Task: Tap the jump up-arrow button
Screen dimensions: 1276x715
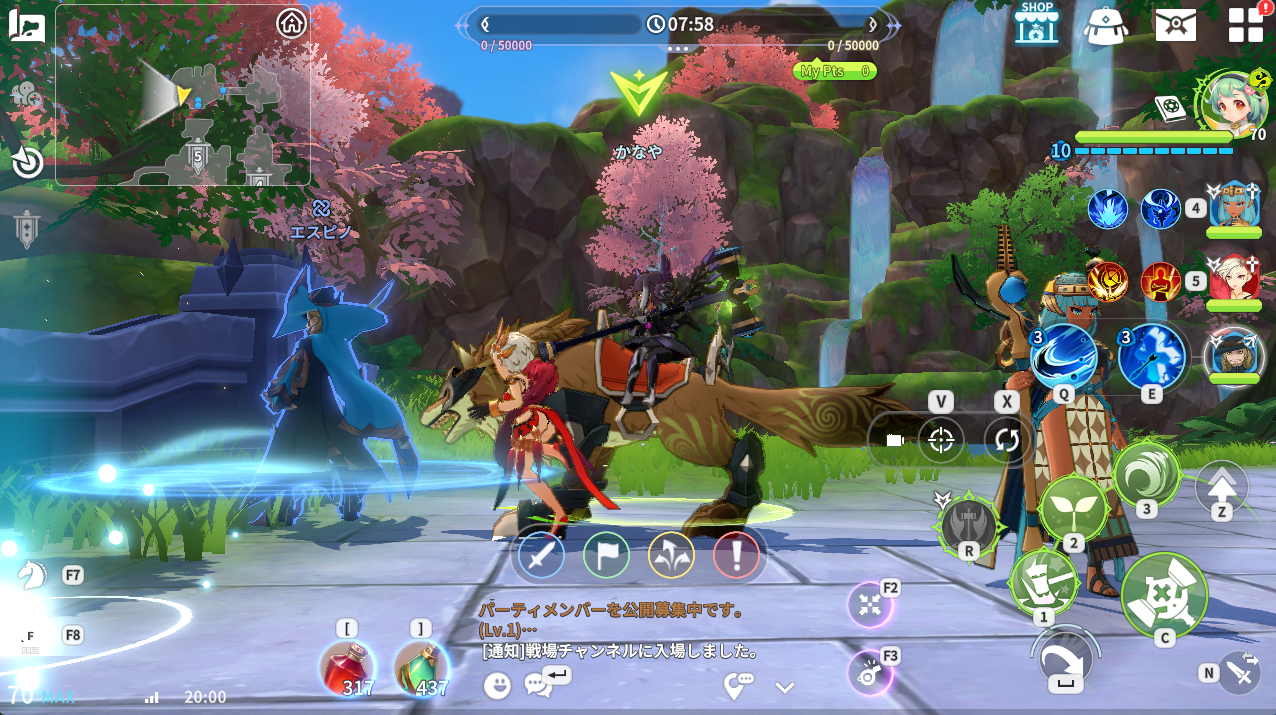Action: 1222,487
